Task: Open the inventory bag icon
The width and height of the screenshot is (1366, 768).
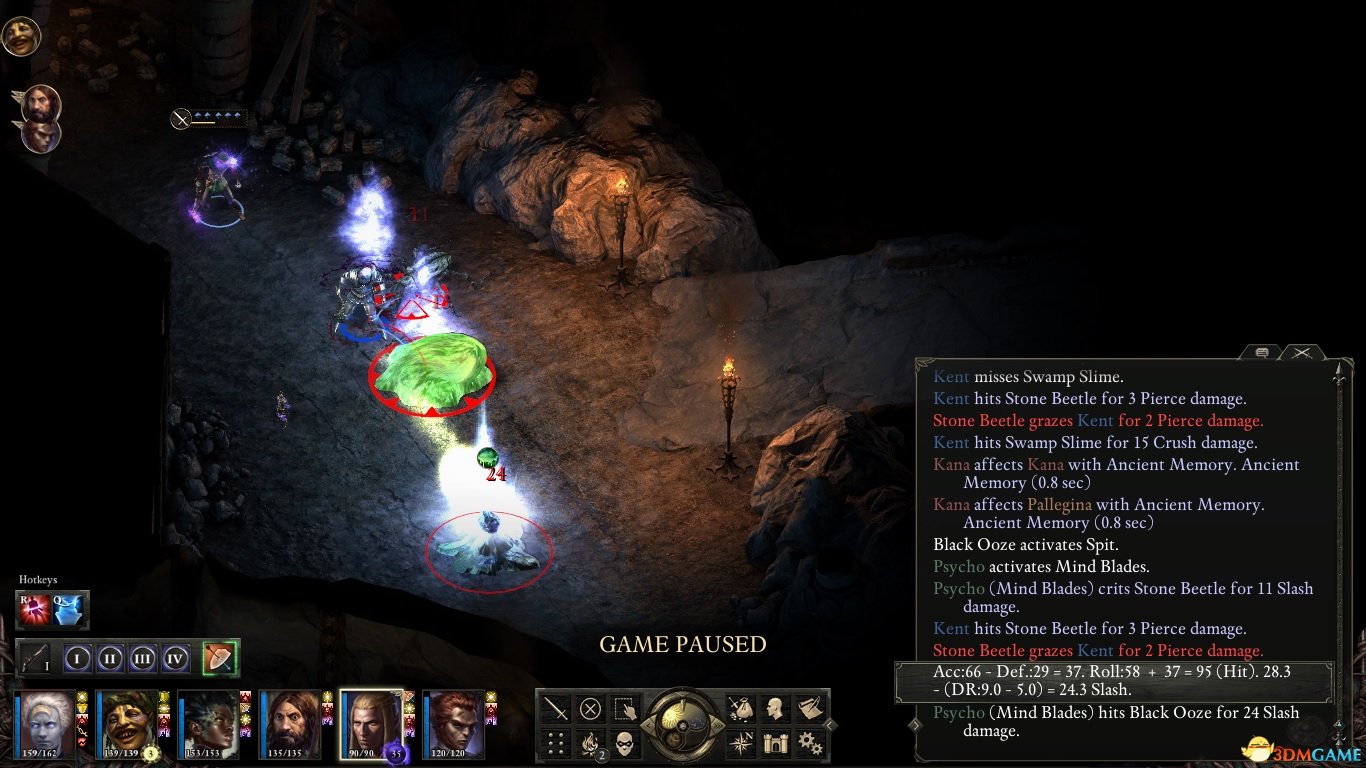Action: tap(741, 709)
